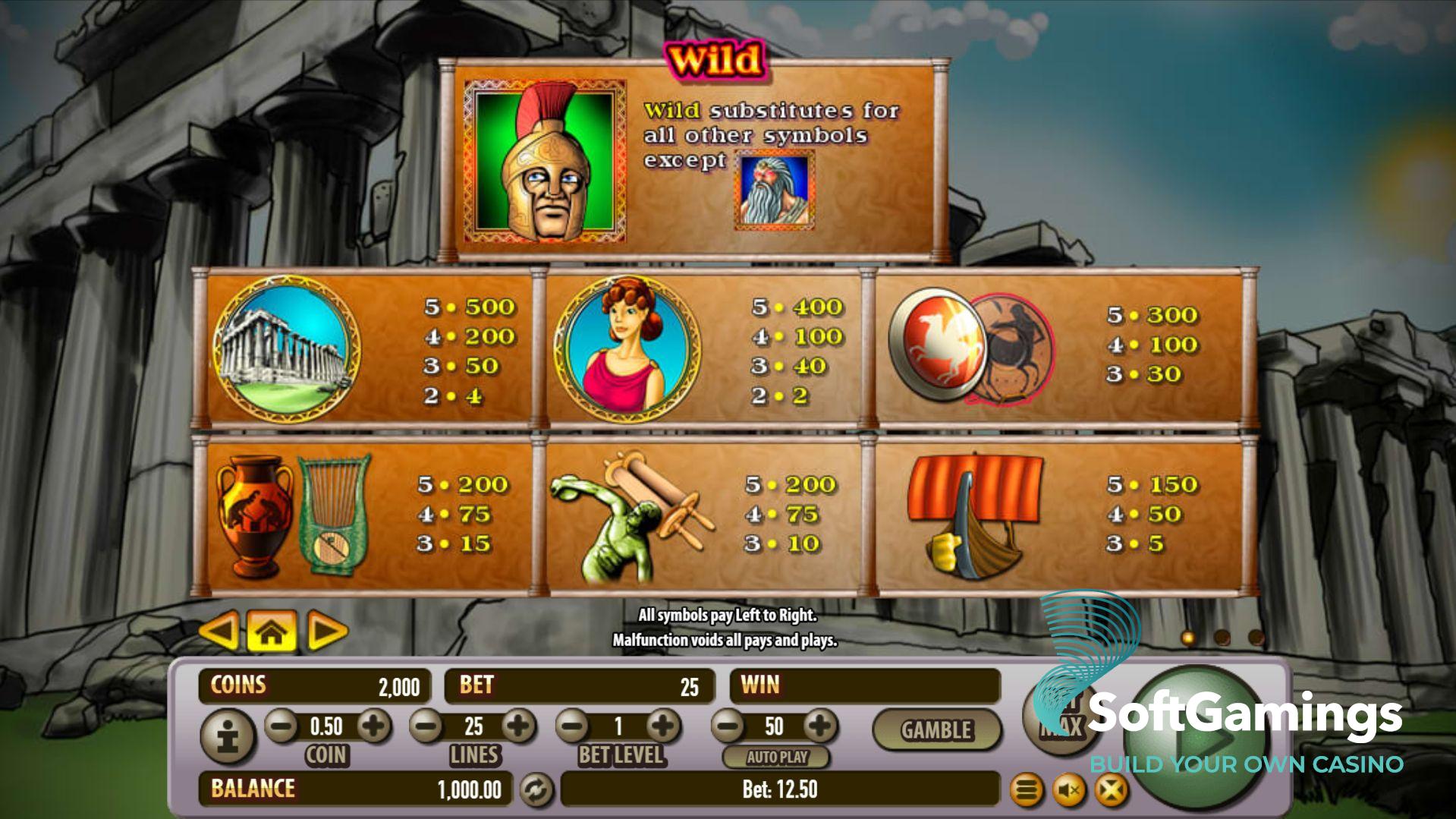Increase the auto play spin count
The width and height of the screenshot is (1456, 819).
click(819, 726)
